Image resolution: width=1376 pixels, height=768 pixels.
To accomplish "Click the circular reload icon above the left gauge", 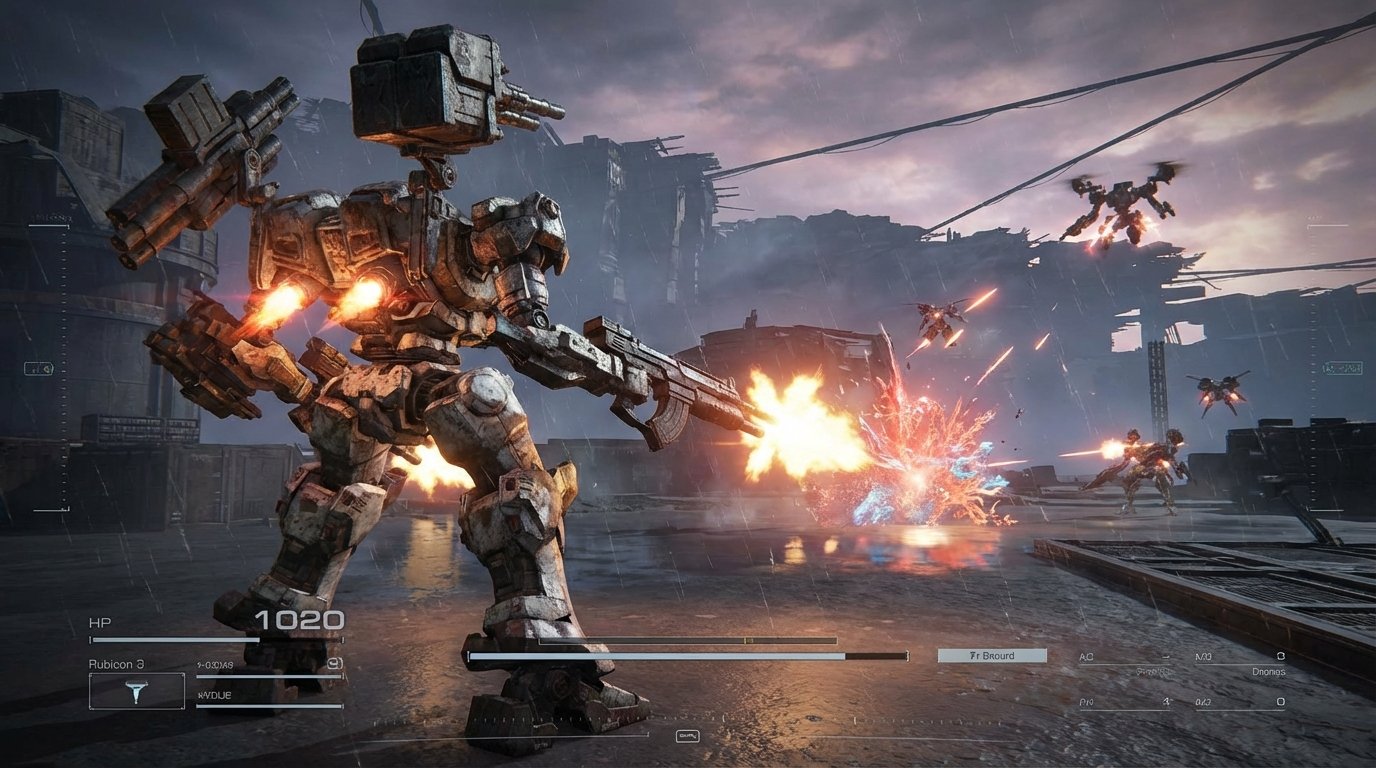I will coord(334,664).
